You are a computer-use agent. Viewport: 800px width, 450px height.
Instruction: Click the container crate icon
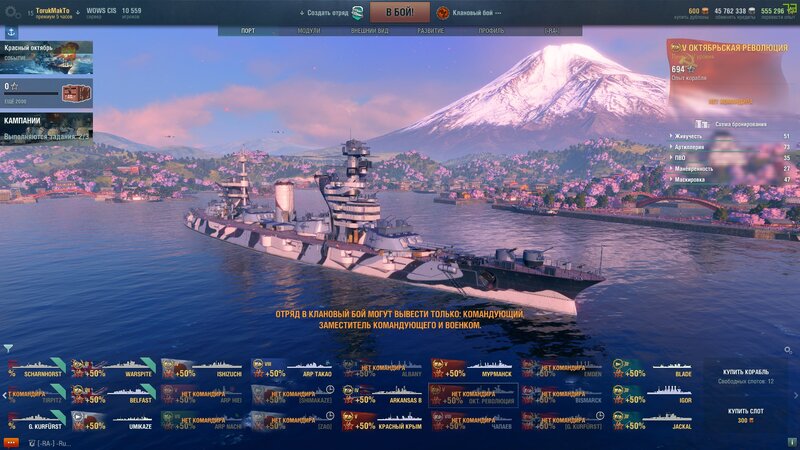click(x=74, y=93)
